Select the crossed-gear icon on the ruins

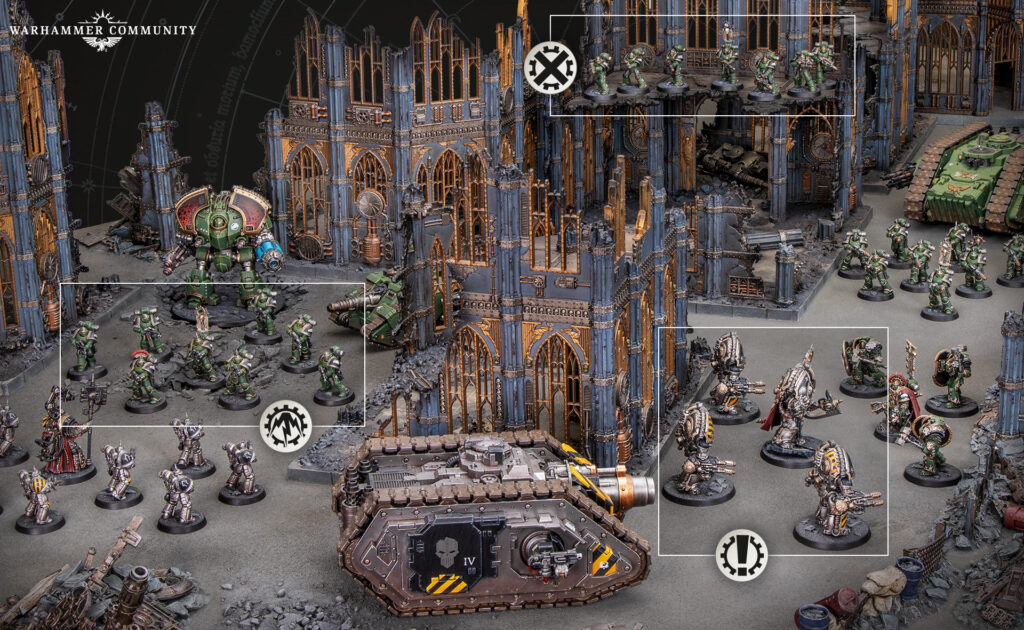(x=549, y=68)
